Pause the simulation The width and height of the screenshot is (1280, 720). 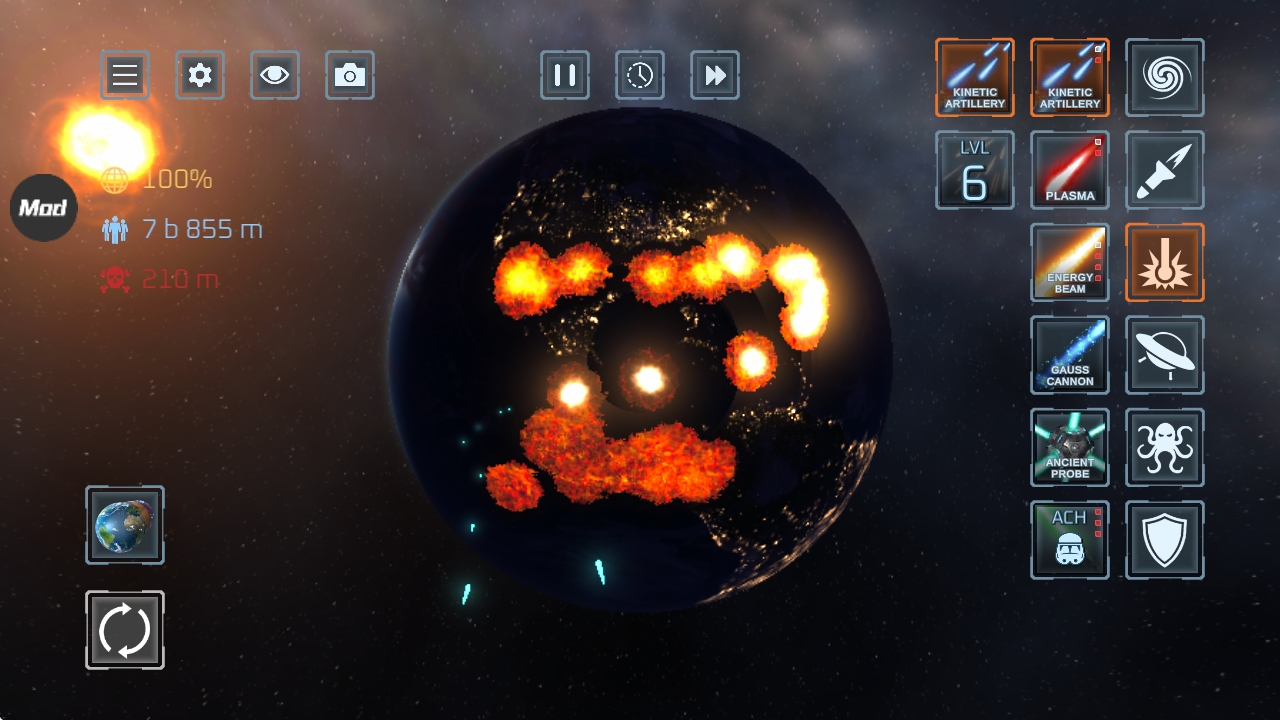click(x=565, y=75)
